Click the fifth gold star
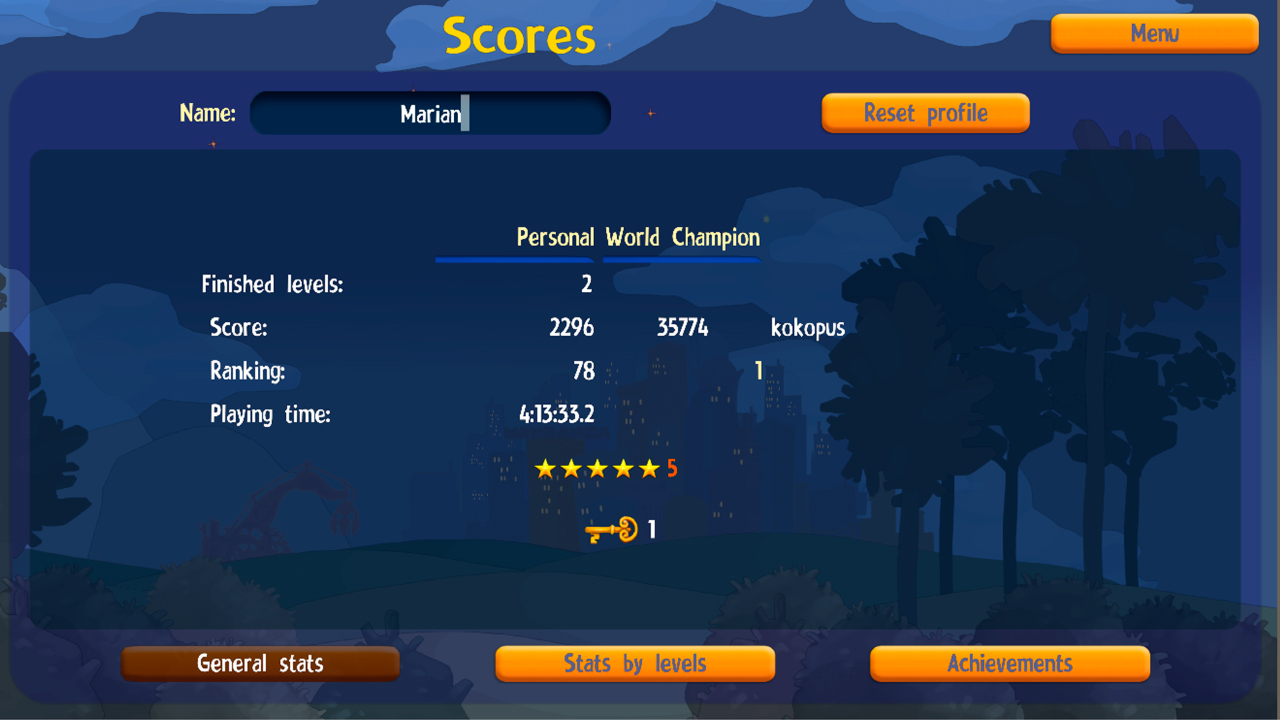 [x=651, y=467]
